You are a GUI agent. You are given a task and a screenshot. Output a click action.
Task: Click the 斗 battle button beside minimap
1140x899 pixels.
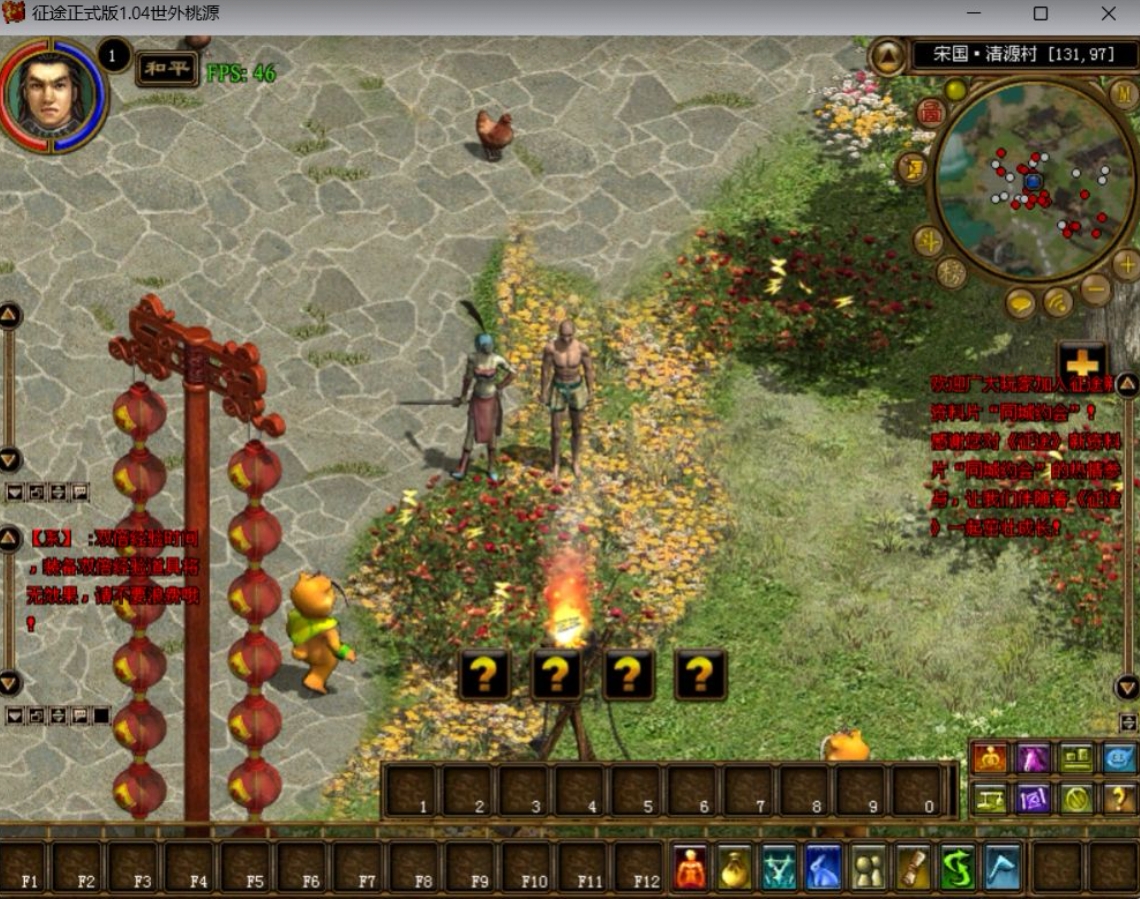click(x=927, y=240)
